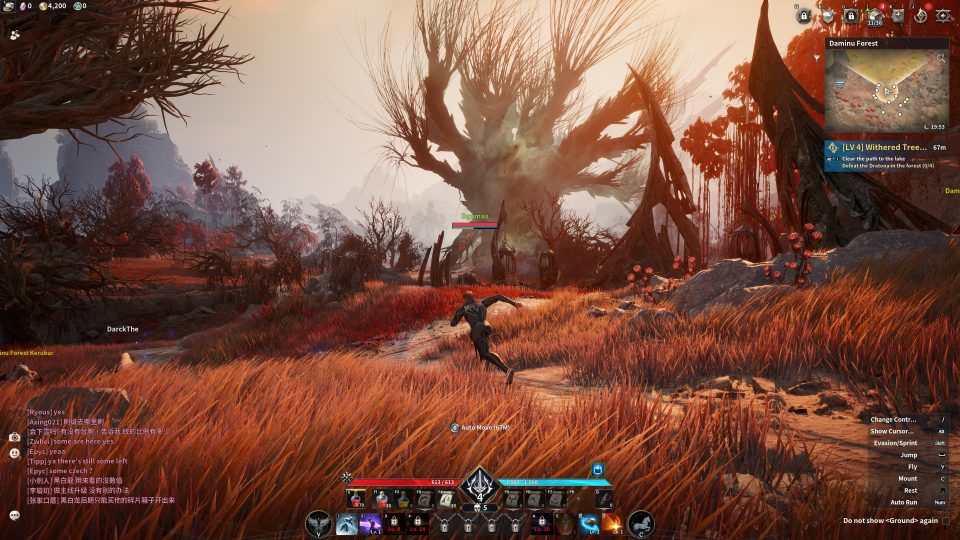This screenshot has height=540, width=960.
Task: Activate the orange fire burst skill
Action: click(613, 523)
